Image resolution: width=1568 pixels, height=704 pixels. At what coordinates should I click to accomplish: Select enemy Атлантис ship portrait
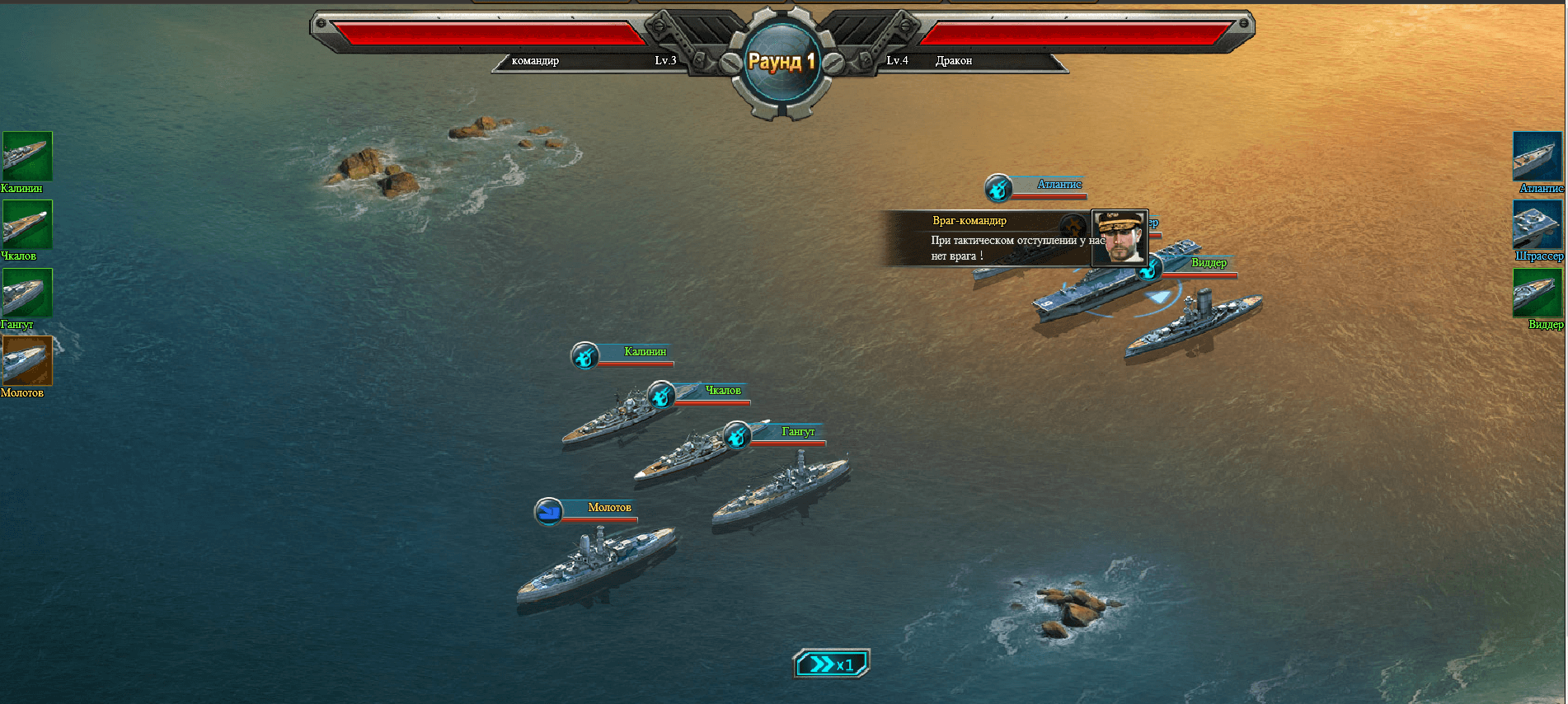[1537, 156]
